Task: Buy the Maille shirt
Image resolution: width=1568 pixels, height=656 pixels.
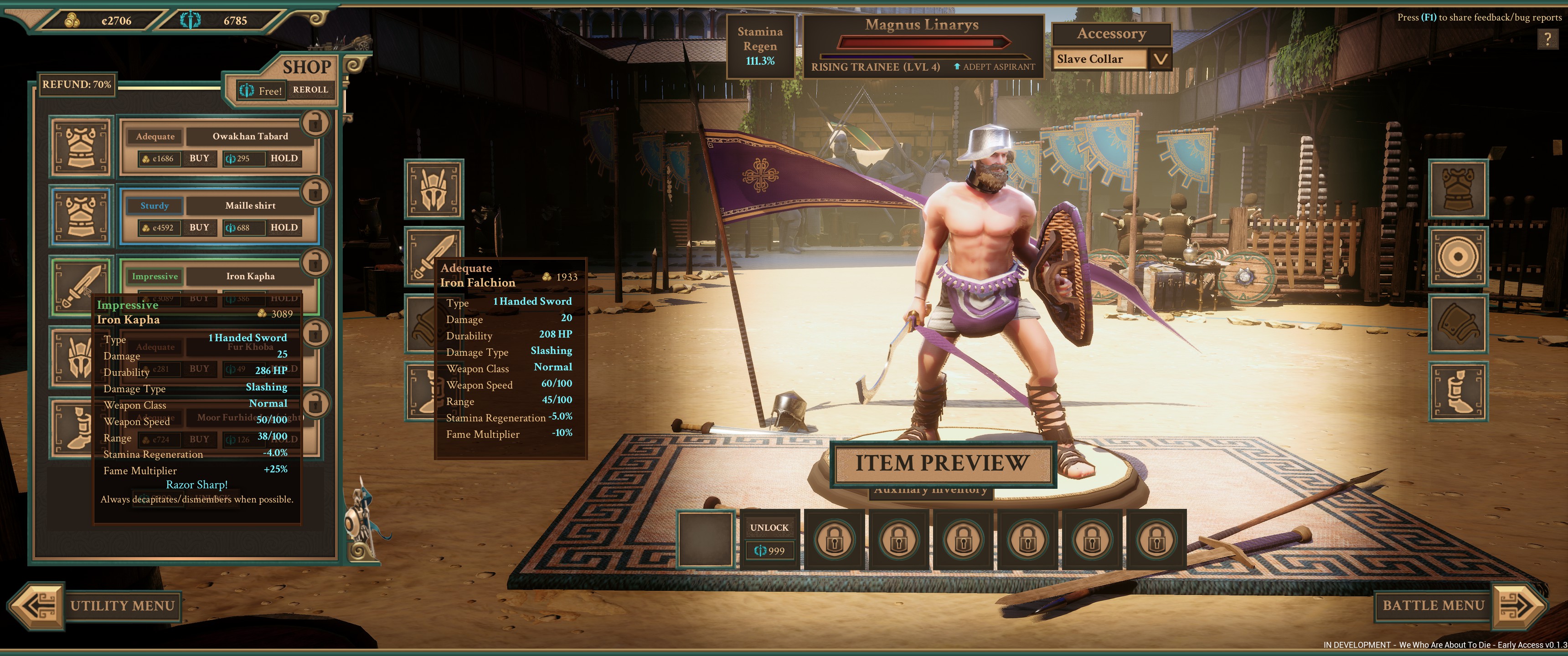Action: (x=199, y=228)
